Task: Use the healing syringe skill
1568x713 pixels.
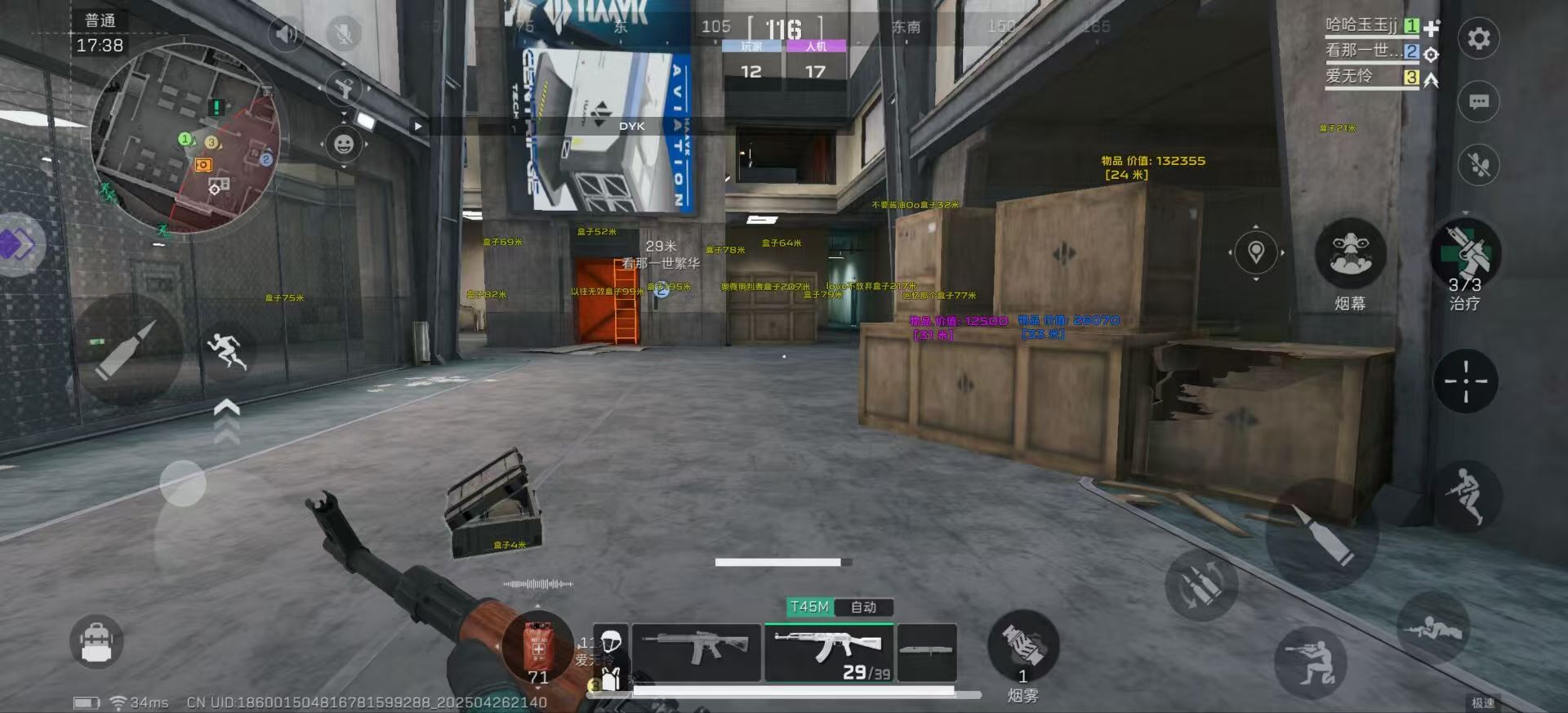Action: tap(1465, 255)
